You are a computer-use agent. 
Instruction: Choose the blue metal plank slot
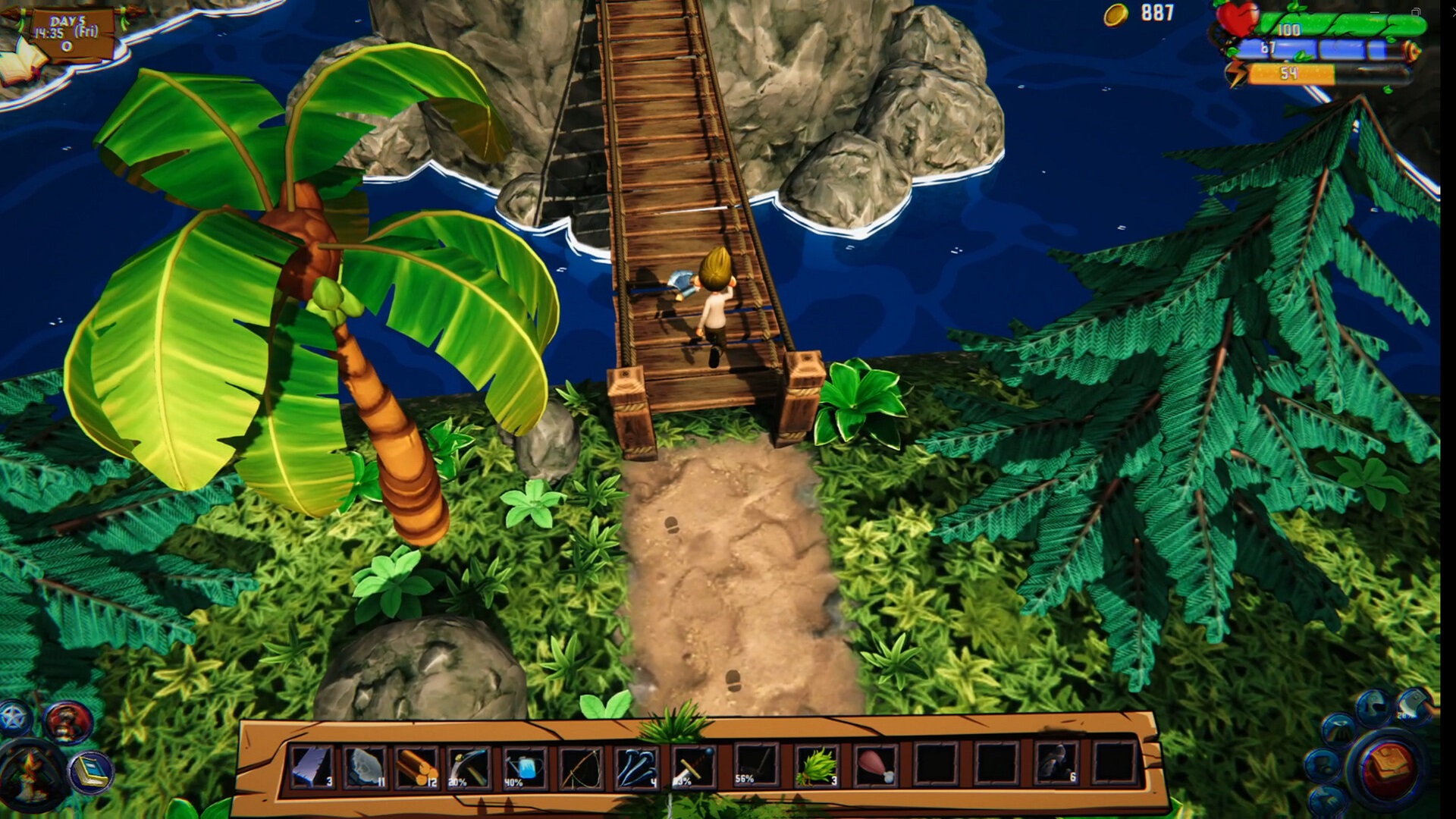coord(311,767)
